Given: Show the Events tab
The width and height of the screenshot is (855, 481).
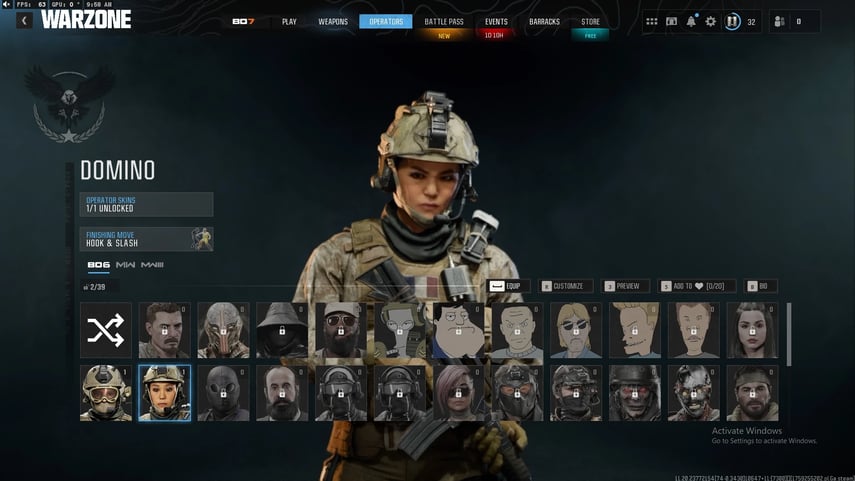Looking at the screenshot, I should pos(496,21).
